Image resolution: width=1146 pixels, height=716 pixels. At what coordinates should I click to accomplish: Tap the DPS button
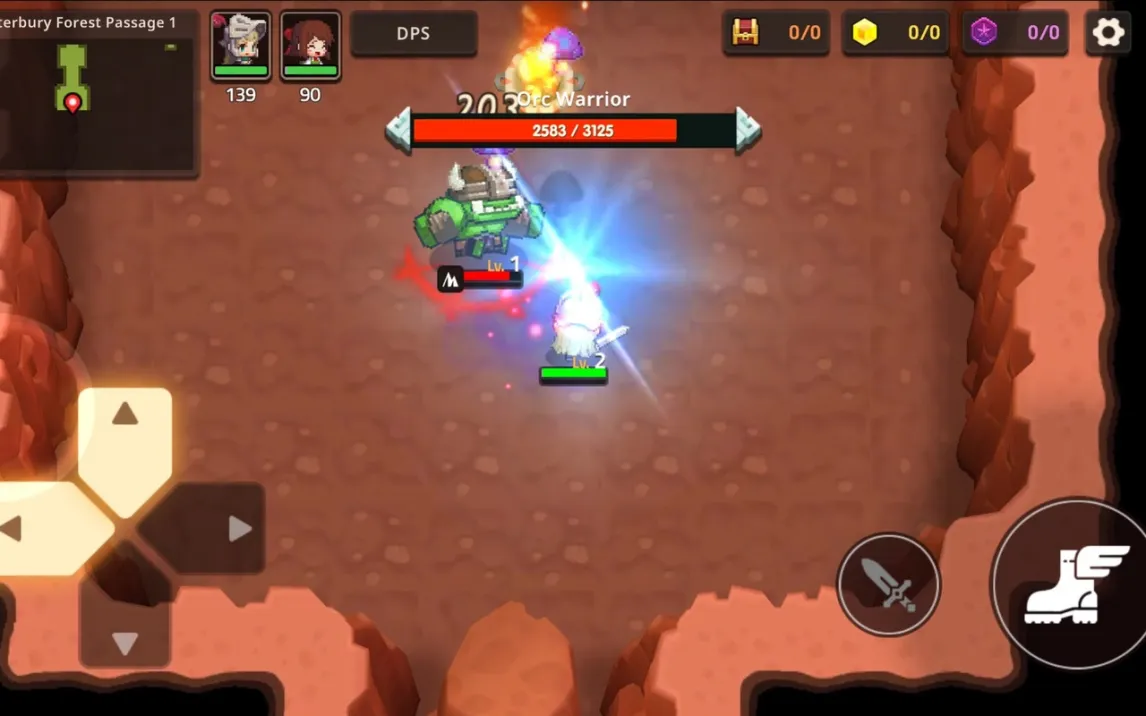413,34
